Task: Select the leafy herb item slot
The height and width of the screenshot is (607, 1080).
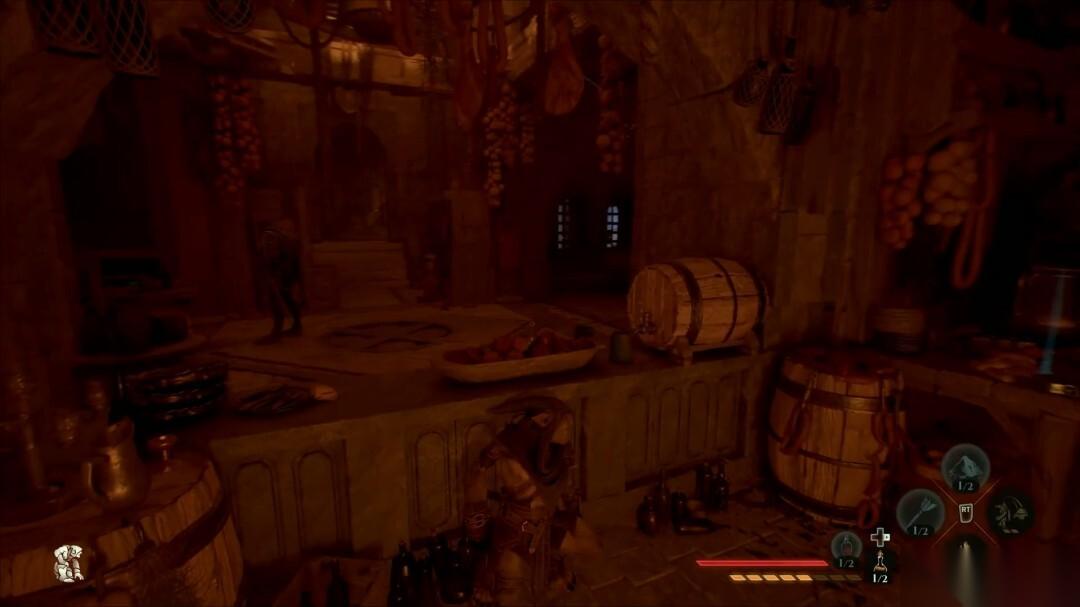Action: pyautogui.click(x=1010, y=511)
